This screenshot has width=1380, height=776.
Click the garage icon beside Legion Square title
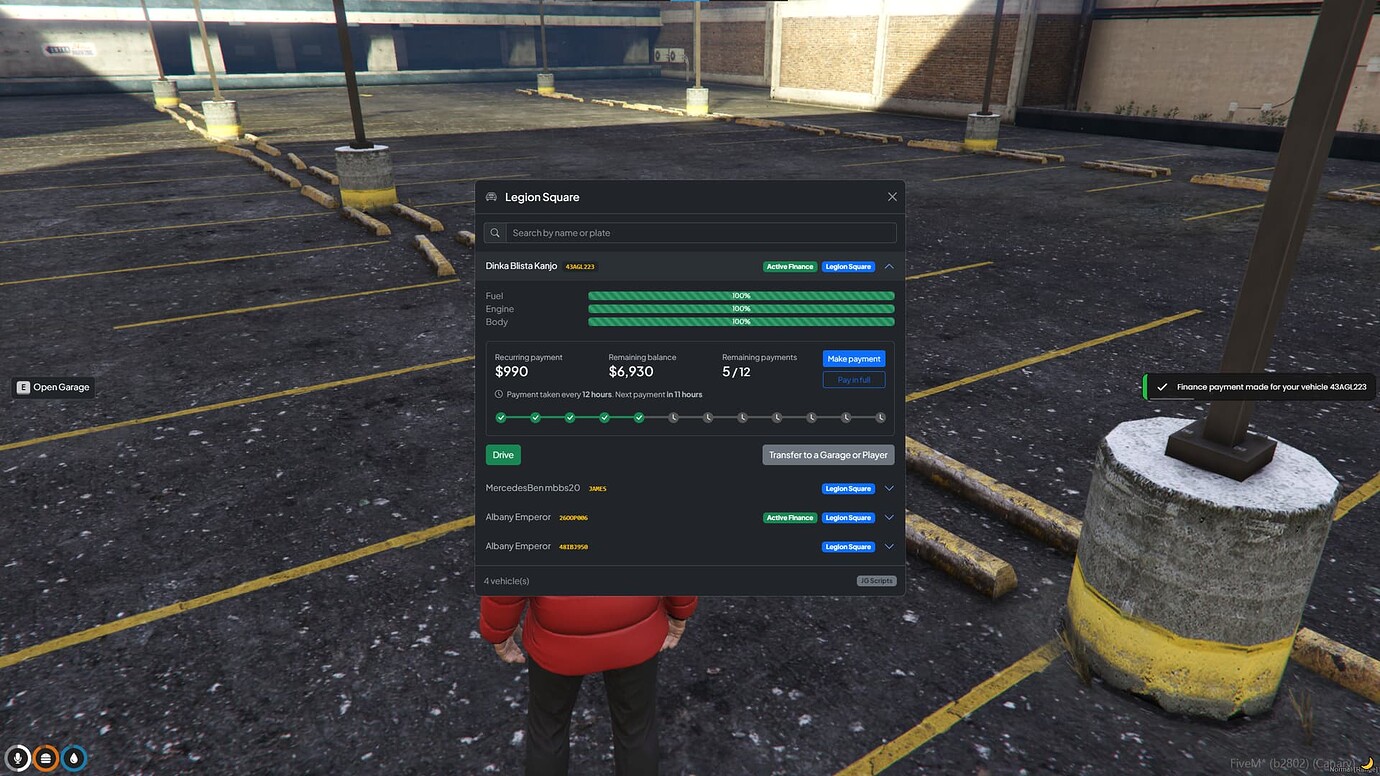491,197
